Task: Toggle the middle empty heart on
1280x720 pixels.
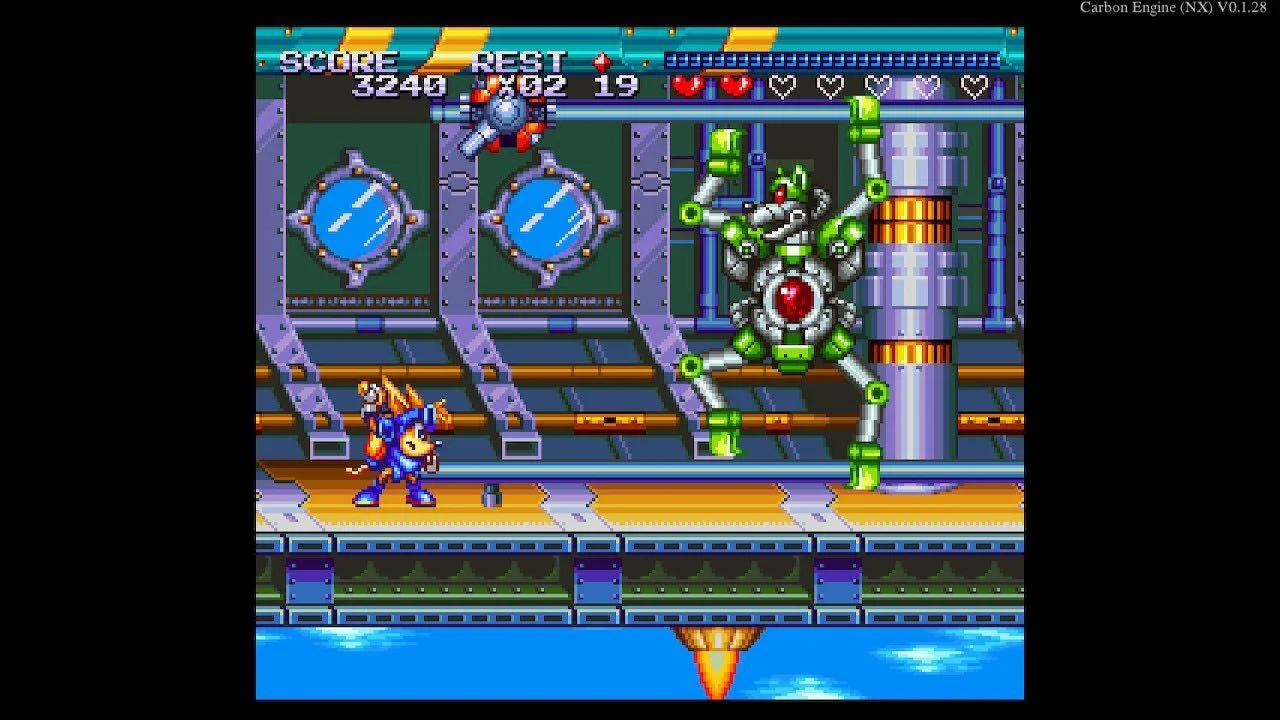Action: pos(876,84)
